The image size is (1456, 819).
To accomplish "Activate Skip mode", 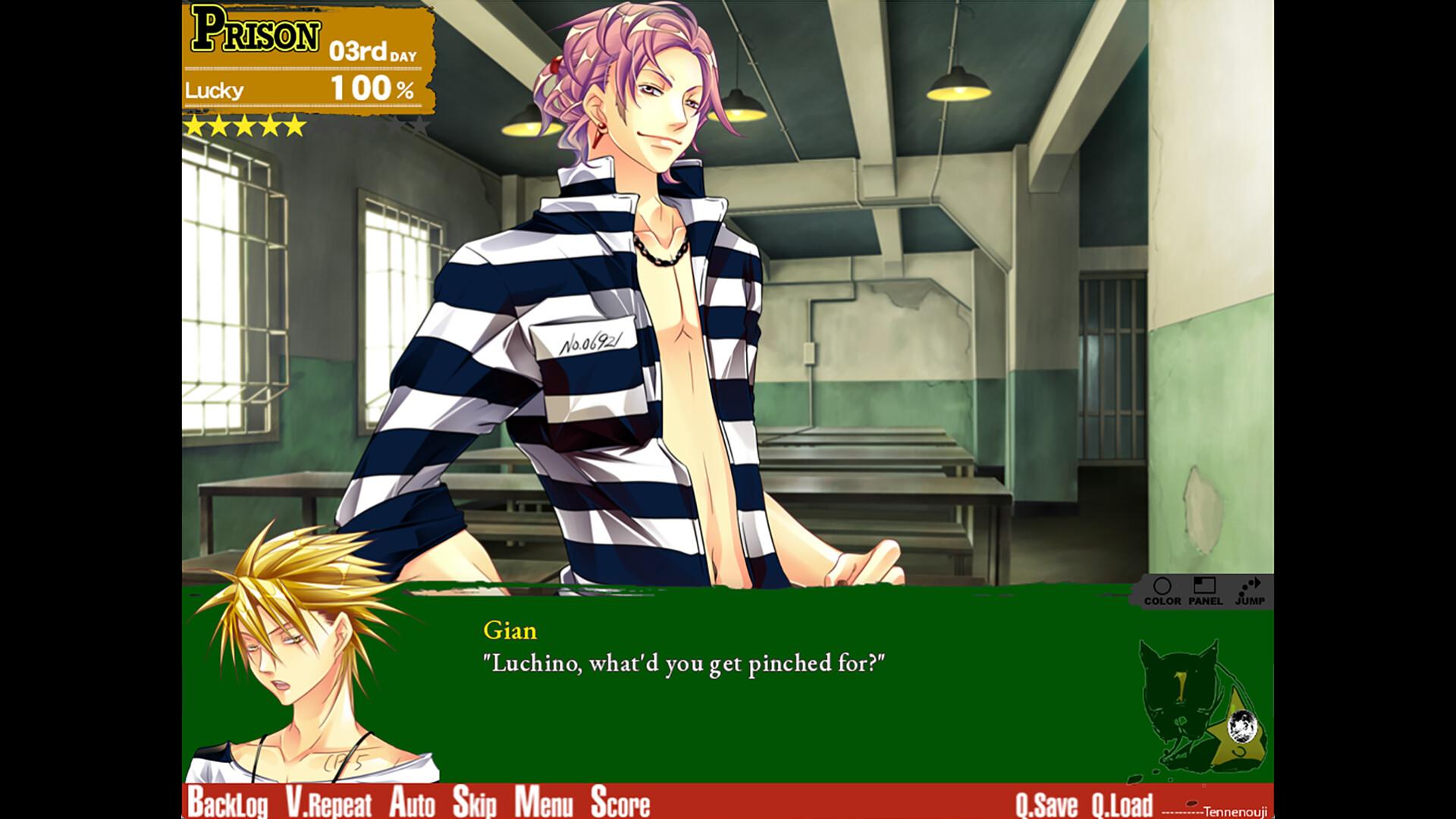I will tap(475, 803).
